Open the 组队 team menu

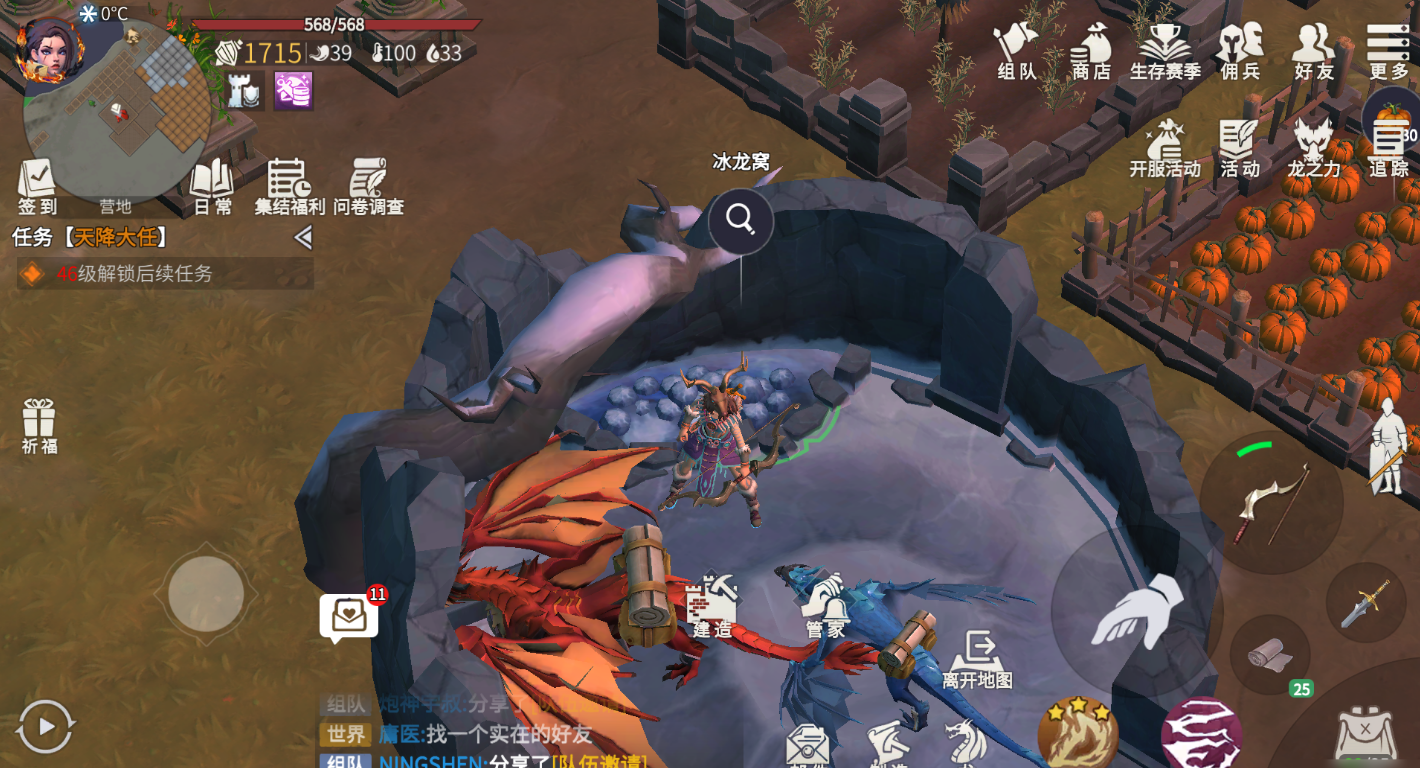1016,50
